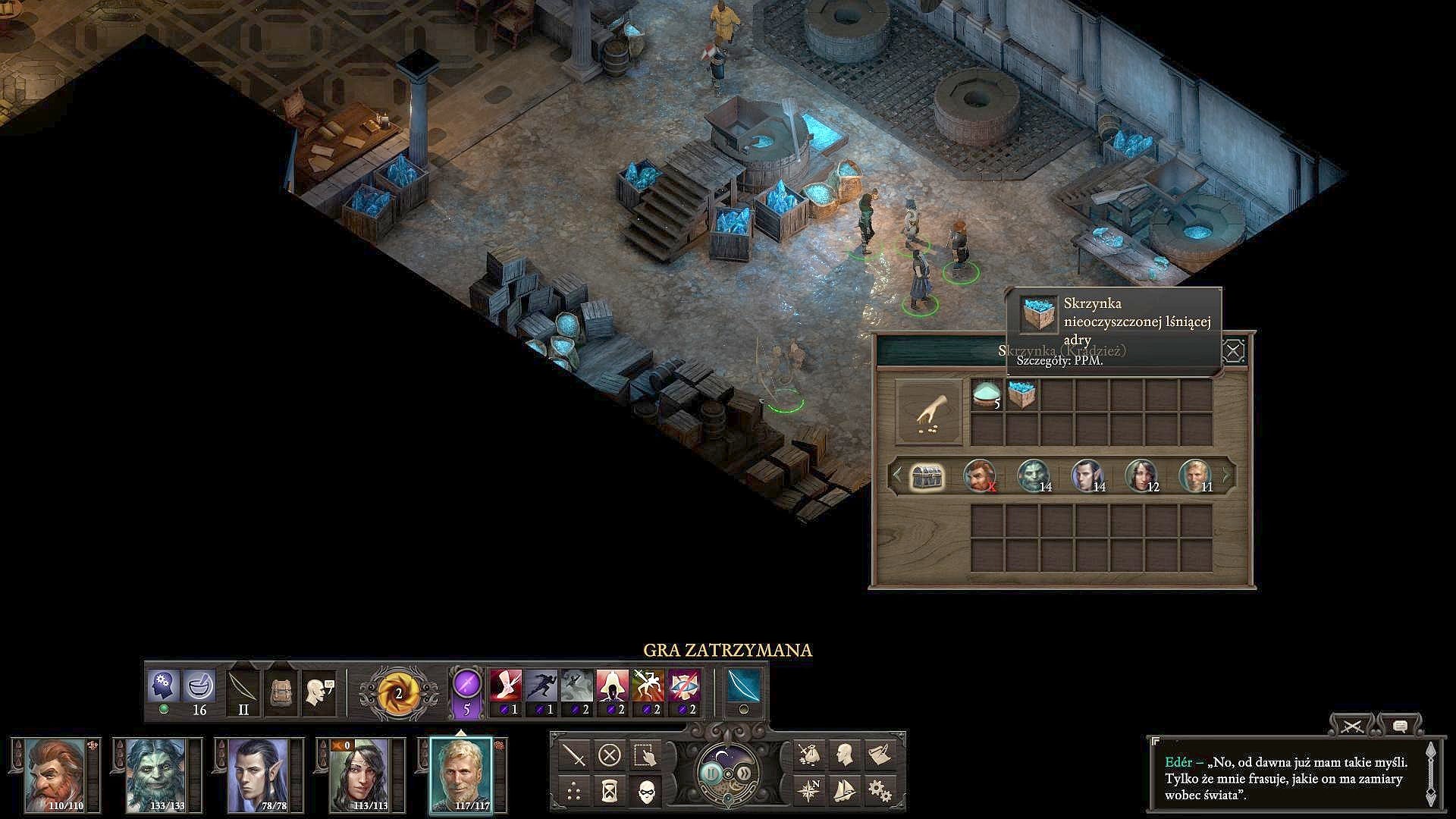Click the fast-forward speed control on the clock
This screenshot has height=819, width=1456.
point(745,773)
